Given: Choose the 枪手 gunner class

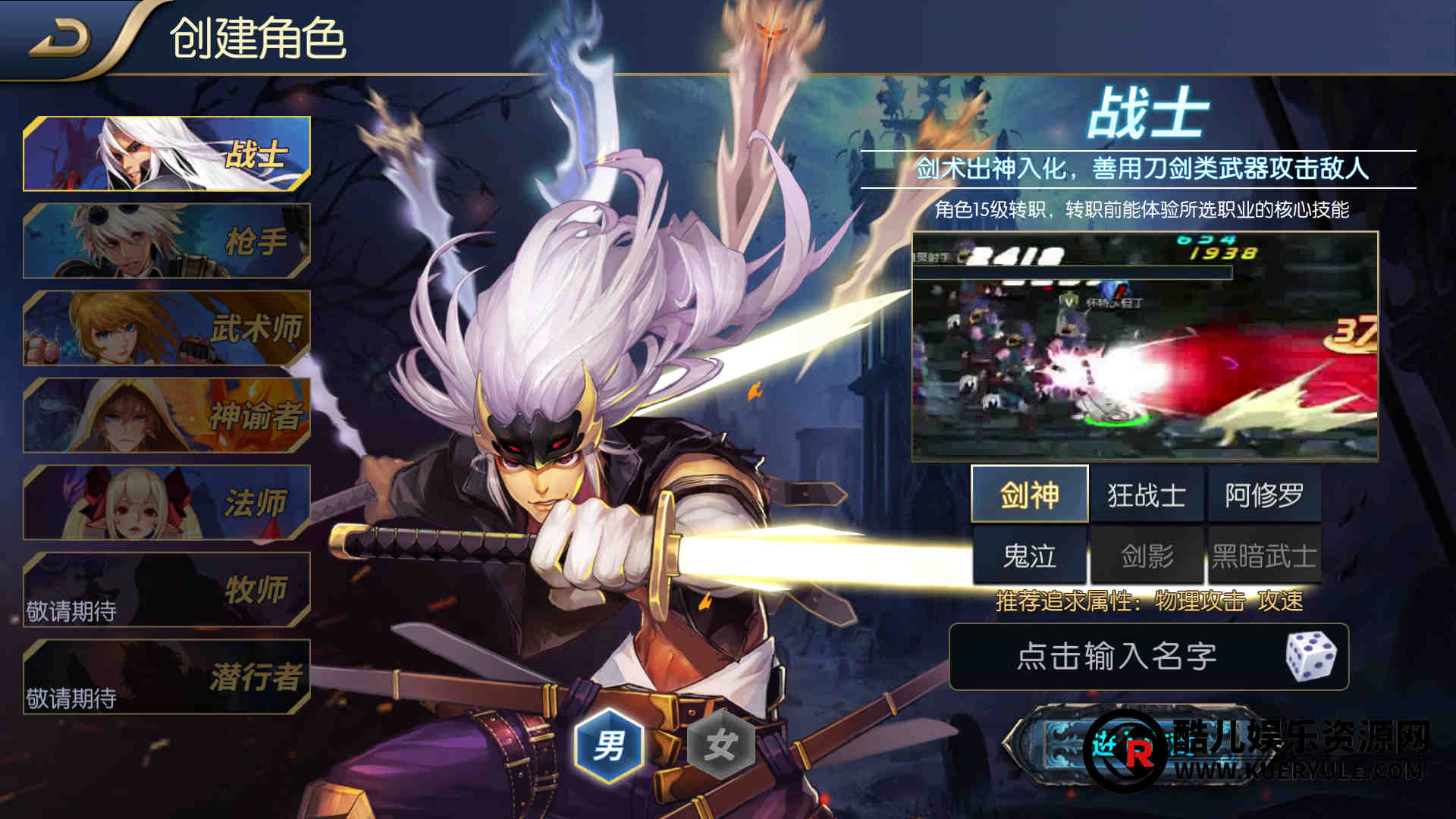Looking at the screenshot, I should [x=167, y=241].
